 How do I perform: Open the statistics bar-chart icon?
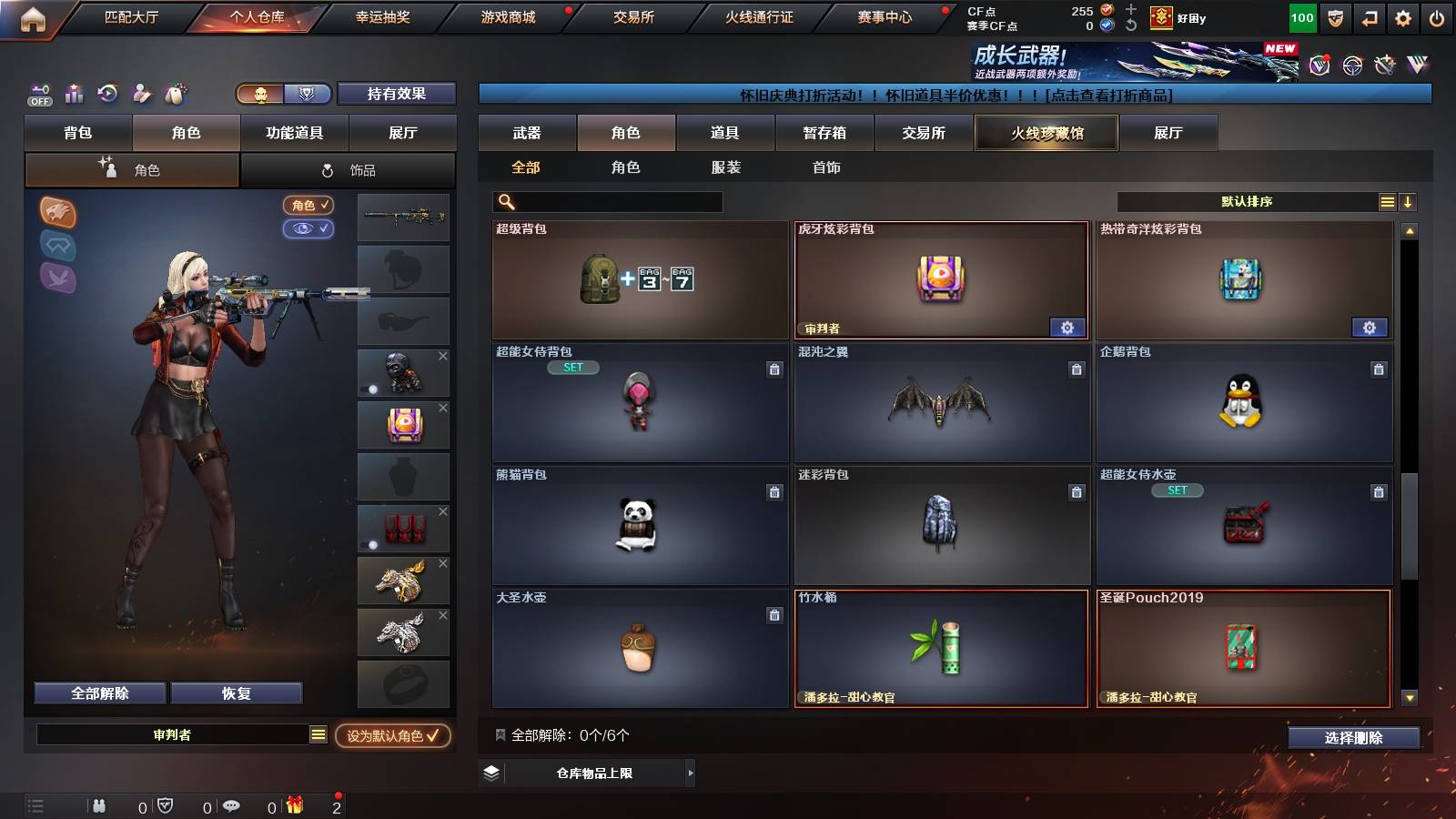point(75,93)
